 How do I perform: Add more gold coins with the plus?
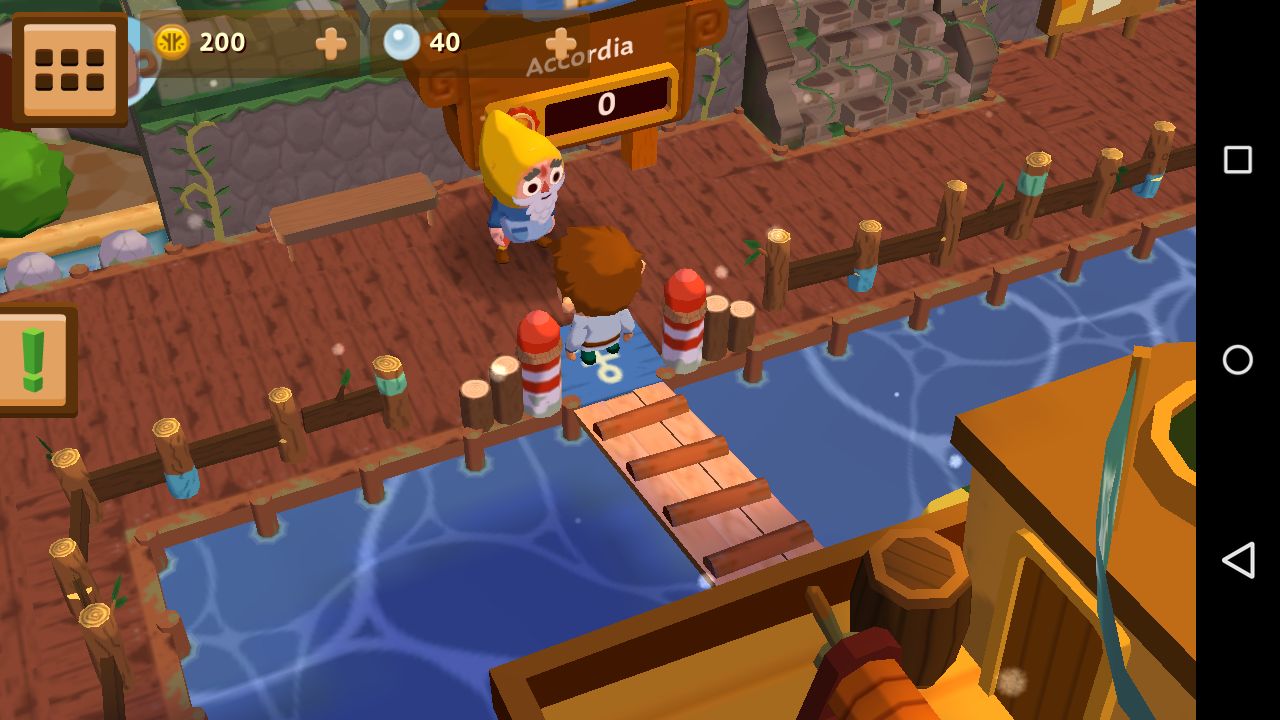pyautogui.click(x=330, y=43)
